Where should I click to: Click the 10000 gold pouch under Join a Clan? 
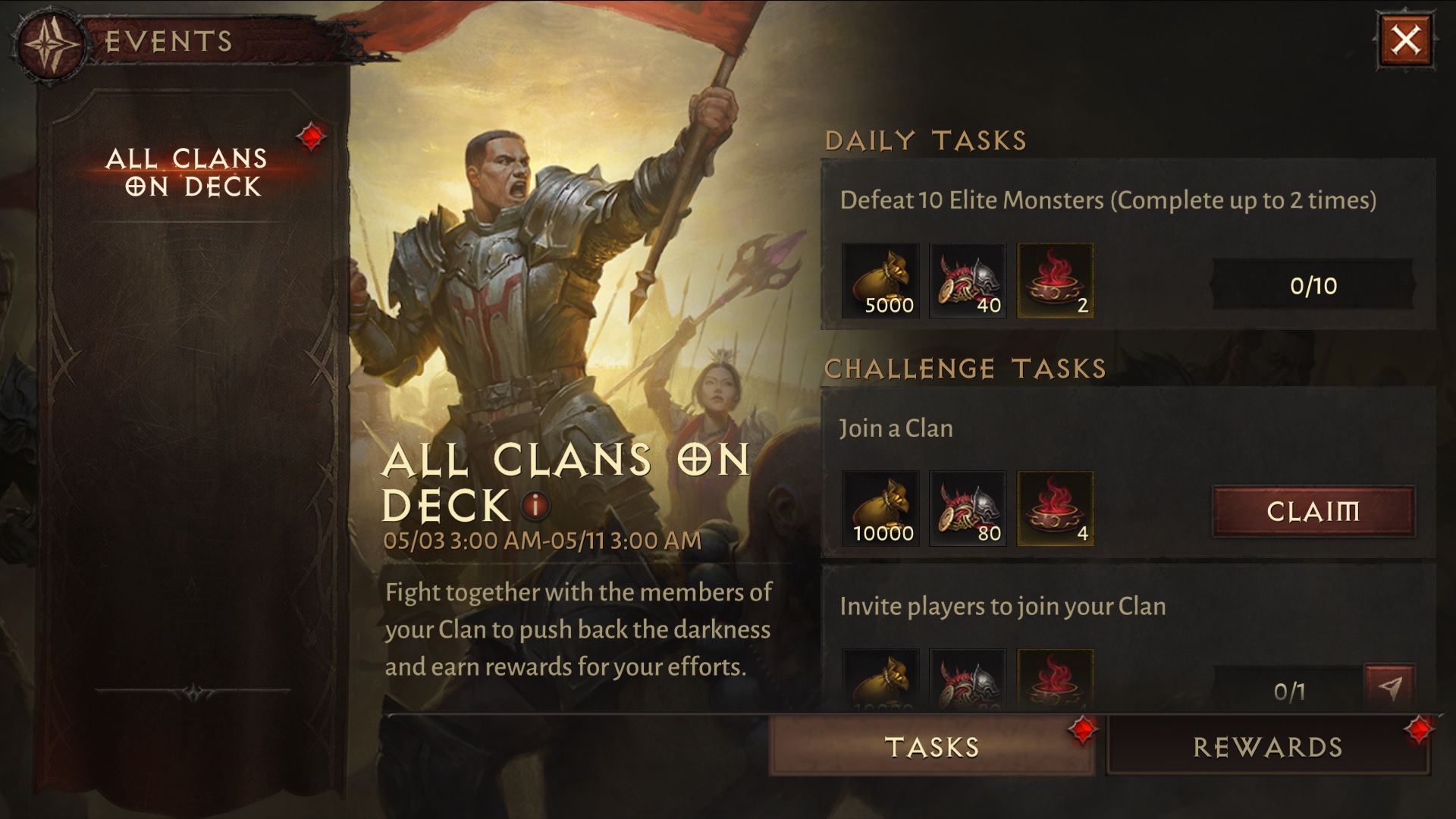tap(880, 507)
